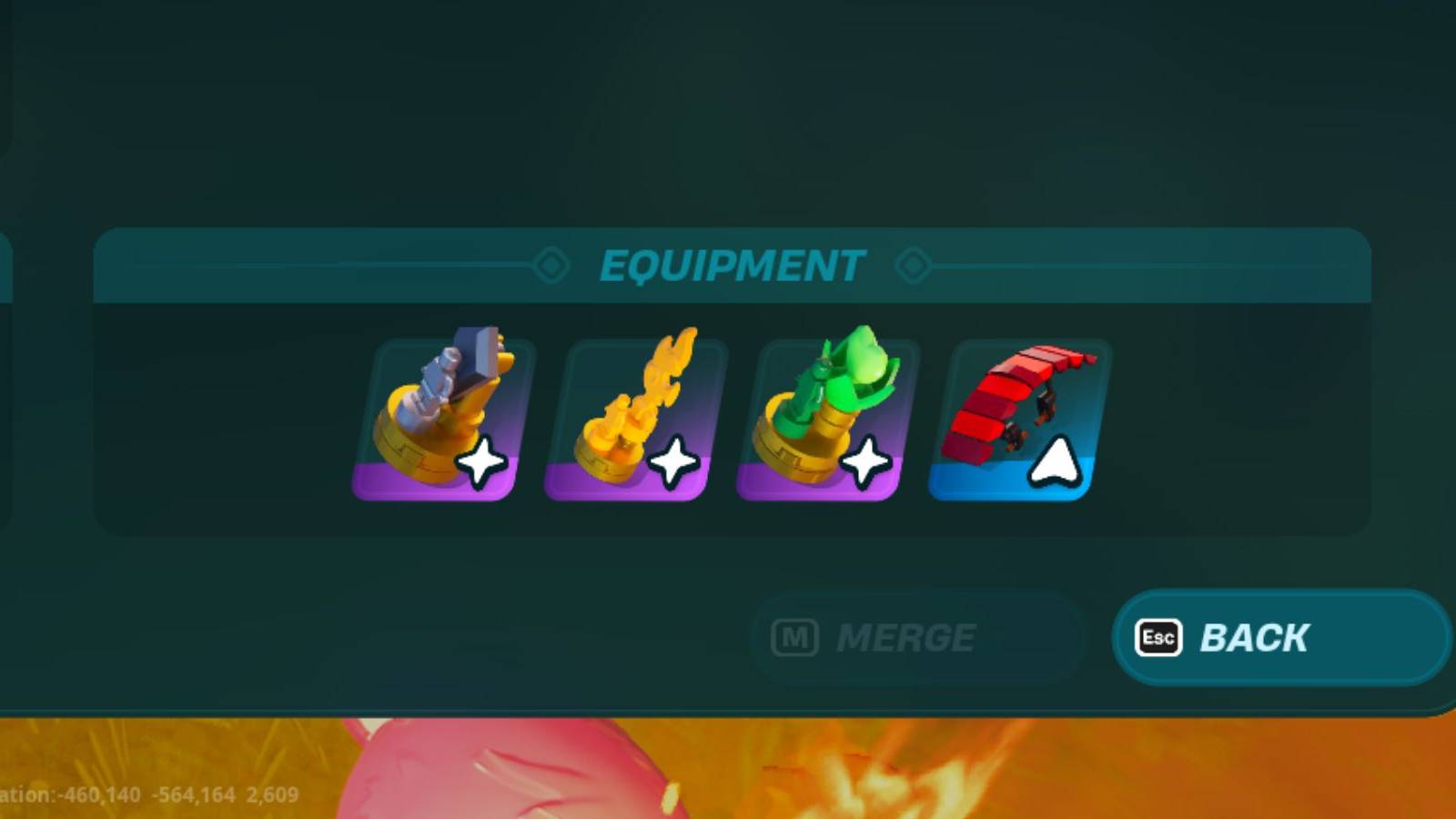Viewport: 1456px width, 819px height.
Task: Select the EQUIPMENT header tab
Action: 731,266
